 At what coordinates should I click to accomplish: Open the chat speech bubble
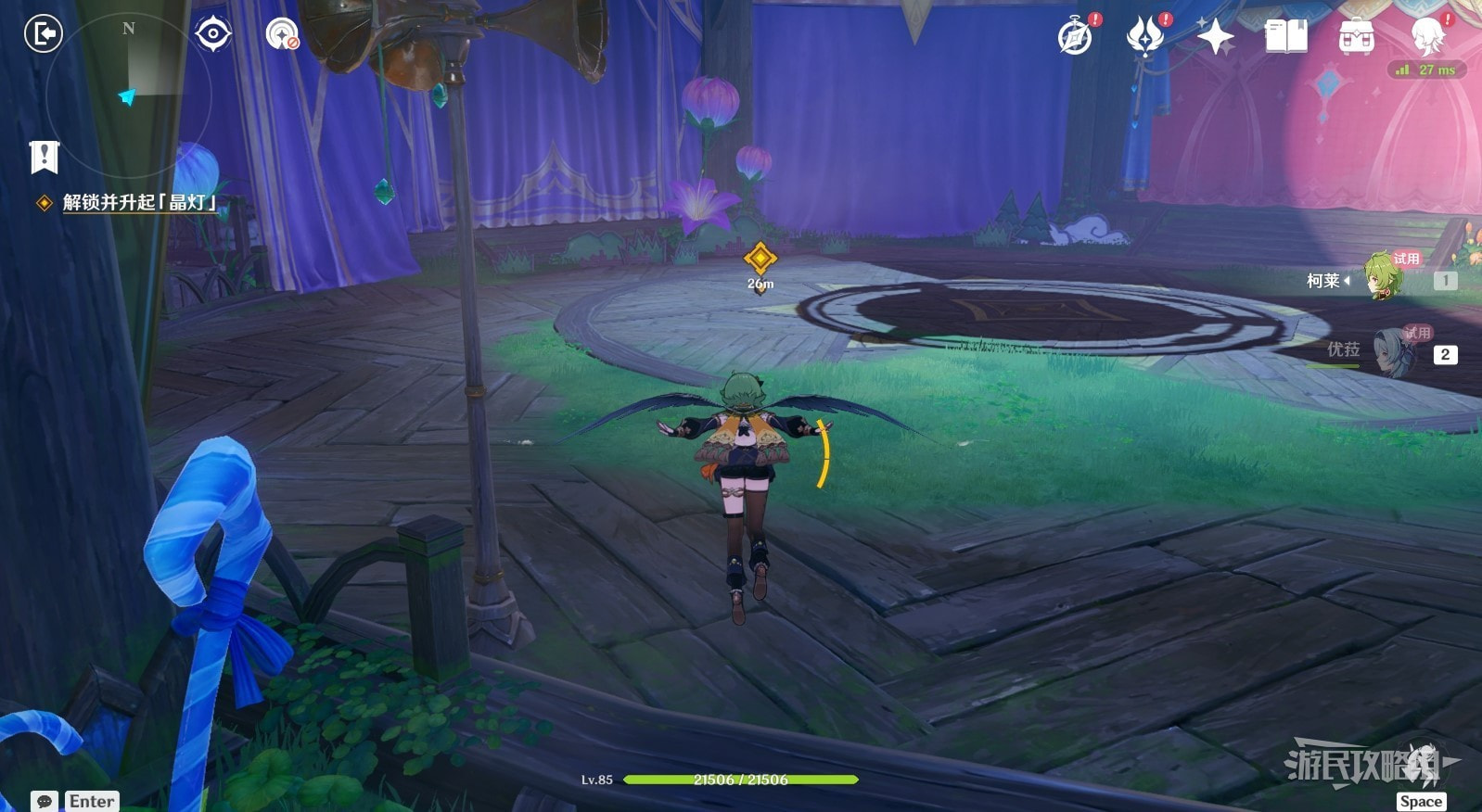coord(44,801)
